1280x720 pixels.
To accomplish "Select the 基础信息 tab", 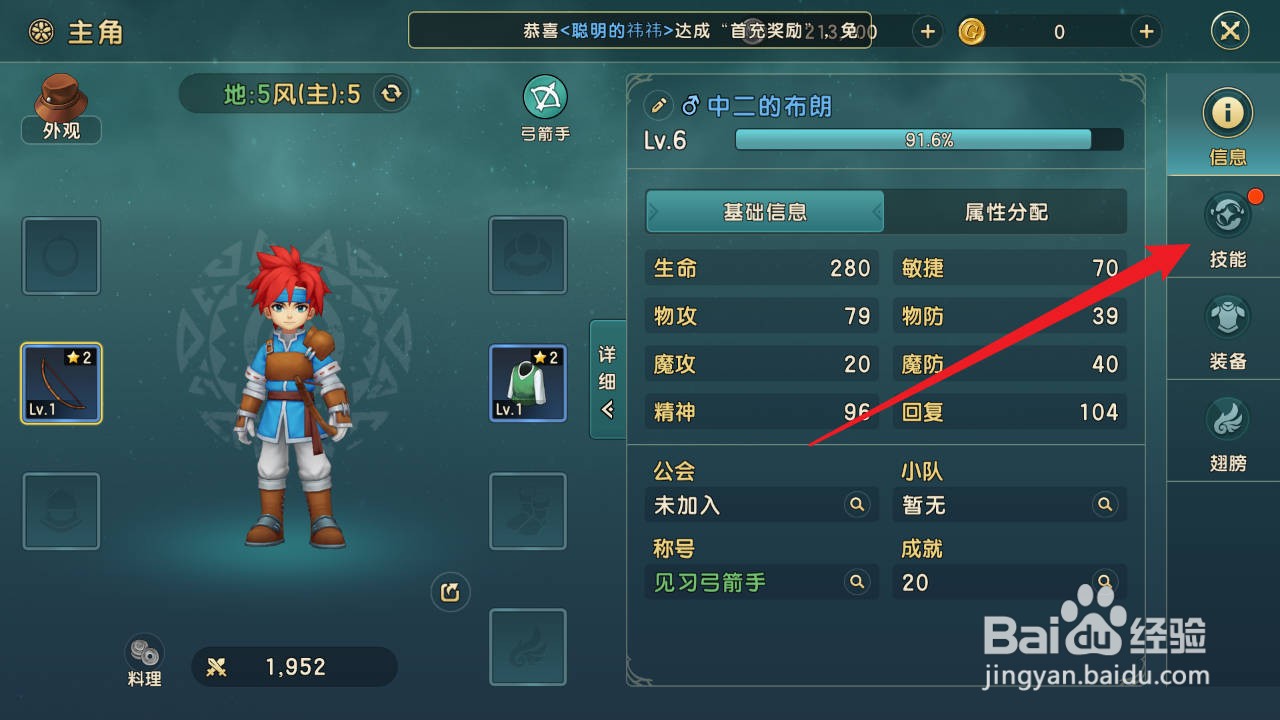I will [765, 211].
